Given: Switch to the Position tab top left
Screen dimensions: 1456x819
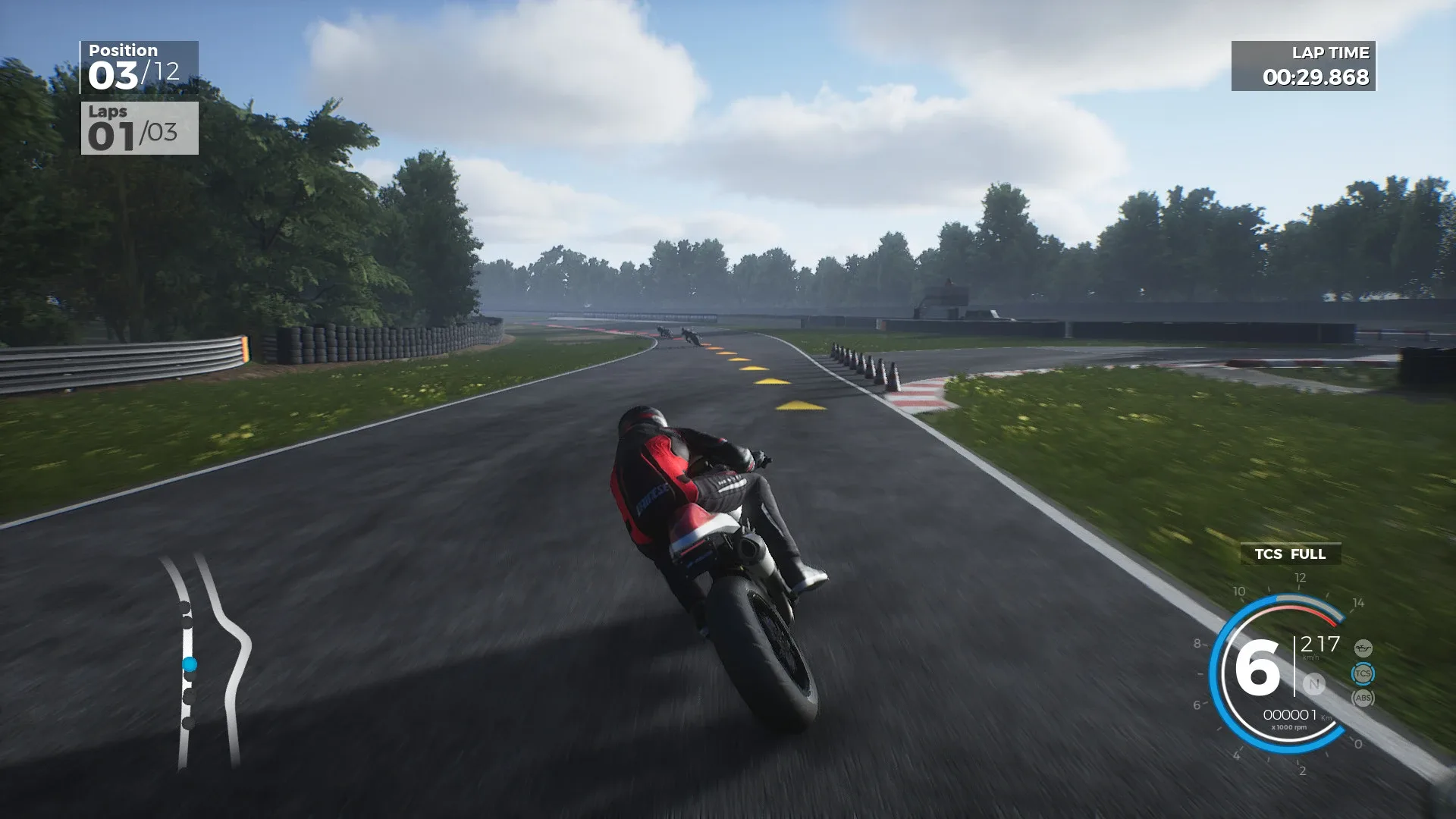Looking at the screenshot, I should (x=124, y=50).
